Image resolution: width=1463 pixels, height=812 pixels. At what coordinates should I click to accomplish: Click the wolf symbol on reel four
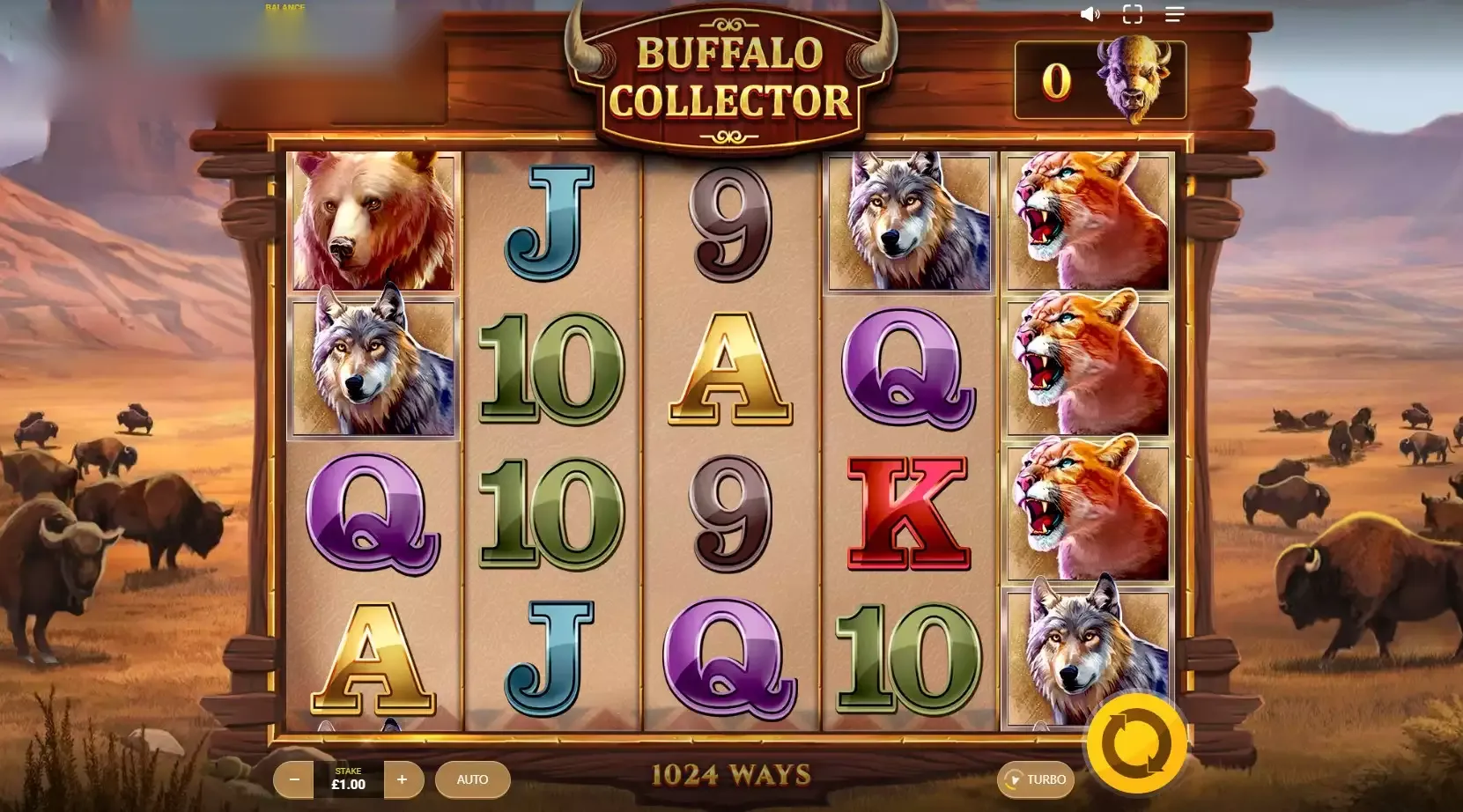[x=907, y=222]
